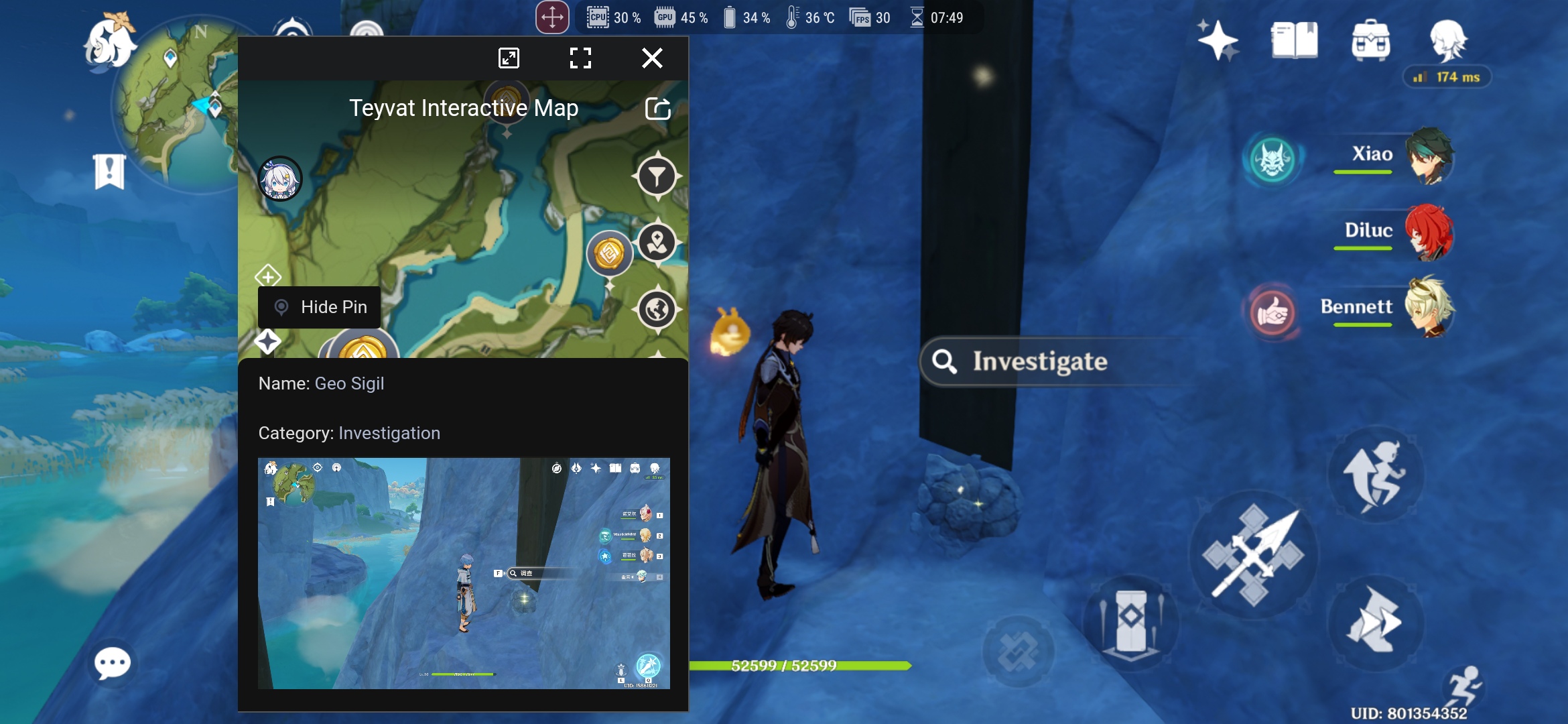Open the Investigation category link
1568x724 pixels.
coord(389,432)
